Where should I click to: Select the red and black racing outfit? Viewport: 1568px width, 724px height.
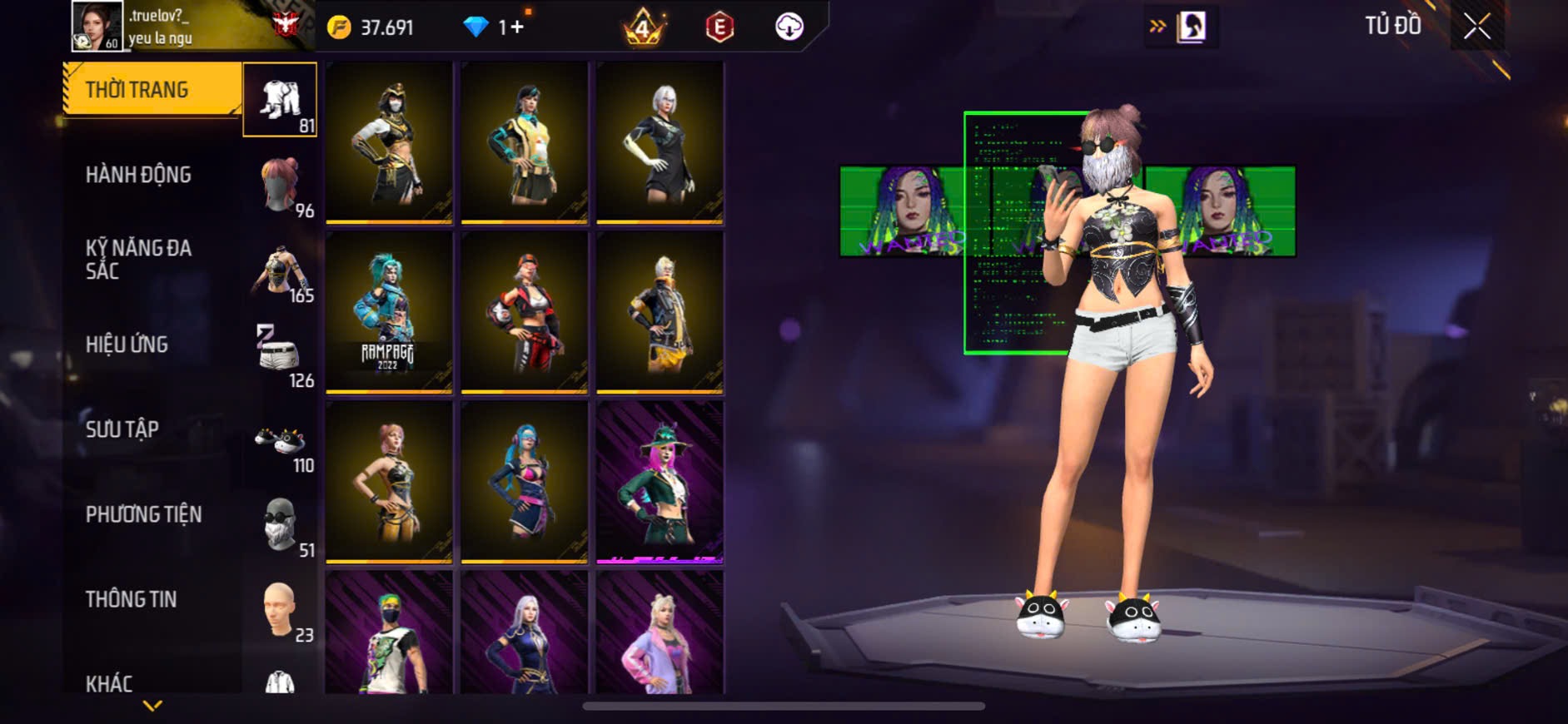point(525,312)
